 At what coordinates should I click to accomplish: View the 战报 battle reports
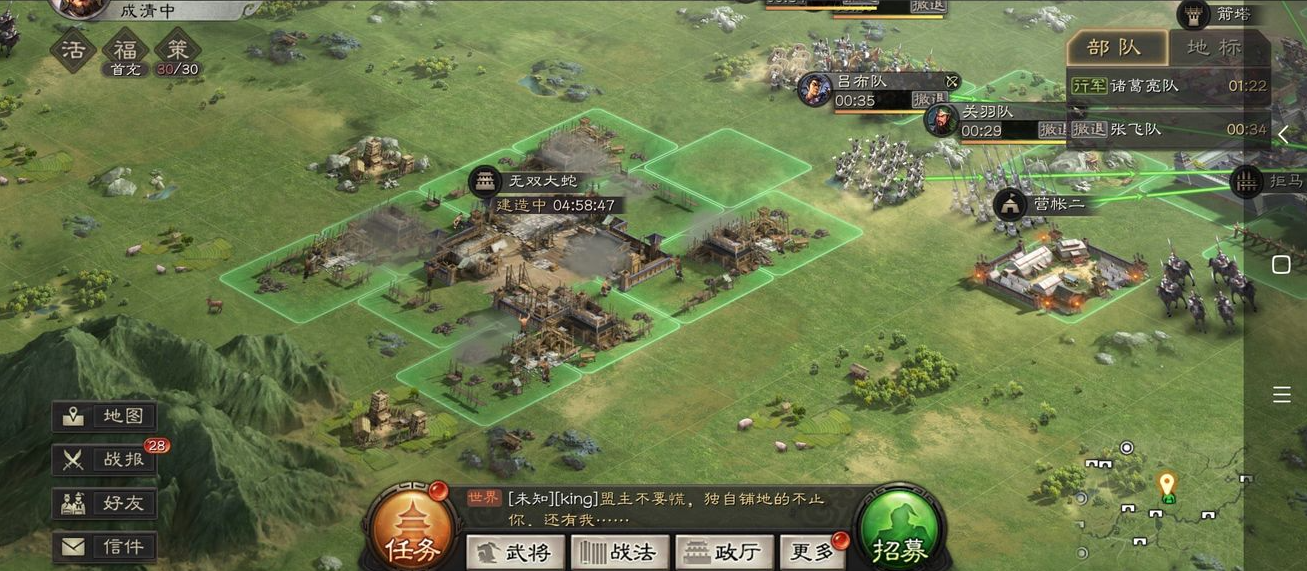coord(105,460)
